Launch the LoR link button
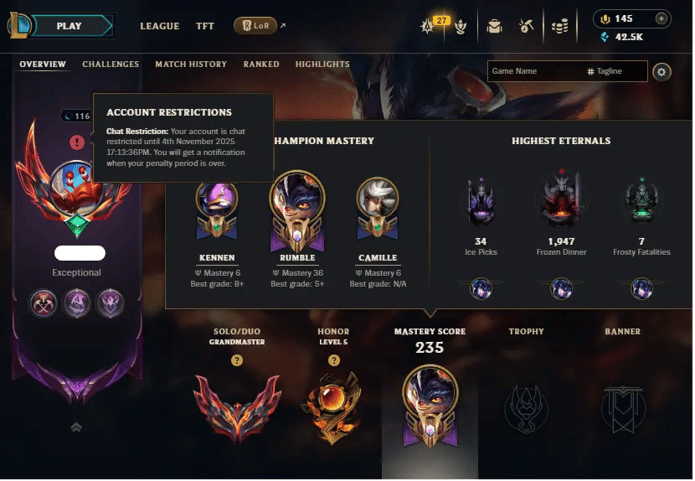The width and height of the screenshot is (695, 481). (x=255, y=25)
